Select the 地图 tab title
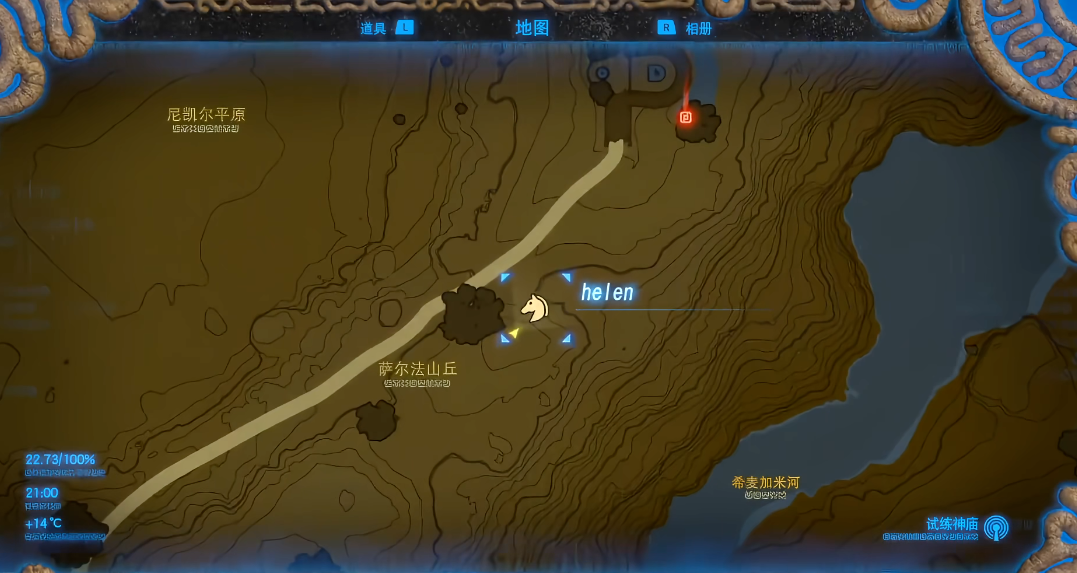Image resolution: width=1077 pixels, height=573 pixels. click(532, 27)
